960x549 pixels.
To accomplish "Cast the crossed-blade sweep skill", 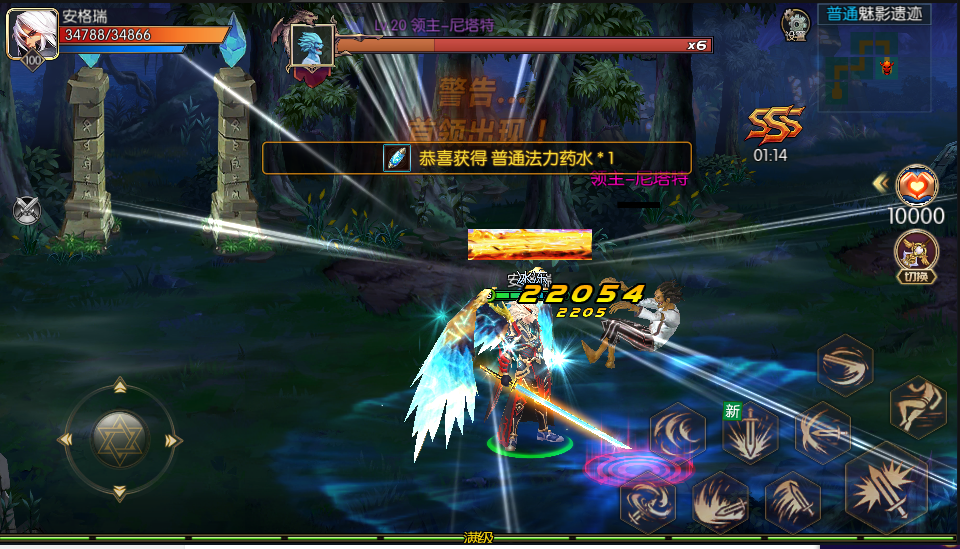I will [x=822, y=432].
